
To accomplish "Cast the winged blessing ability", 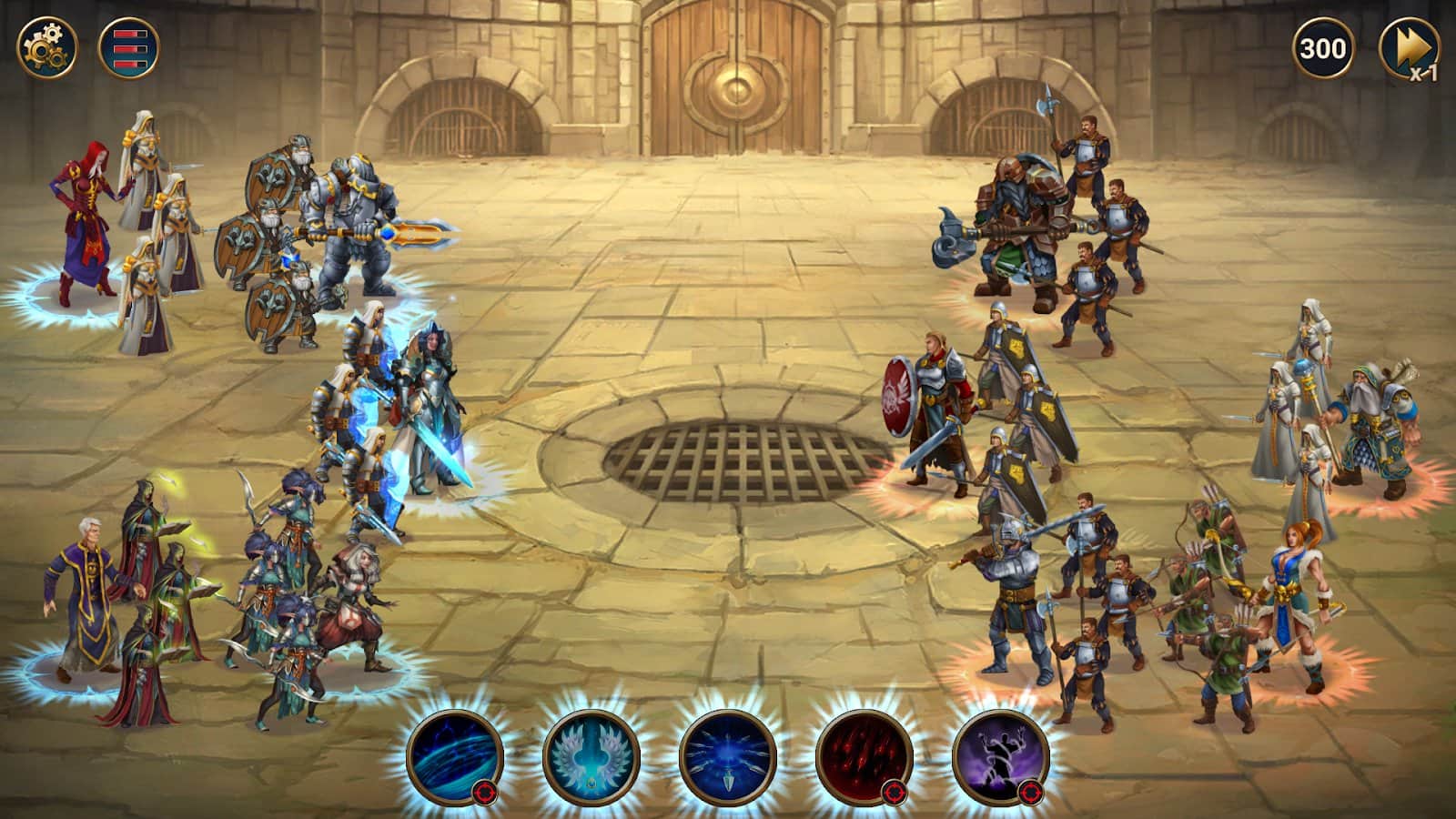I will click(x=591, y=758).
